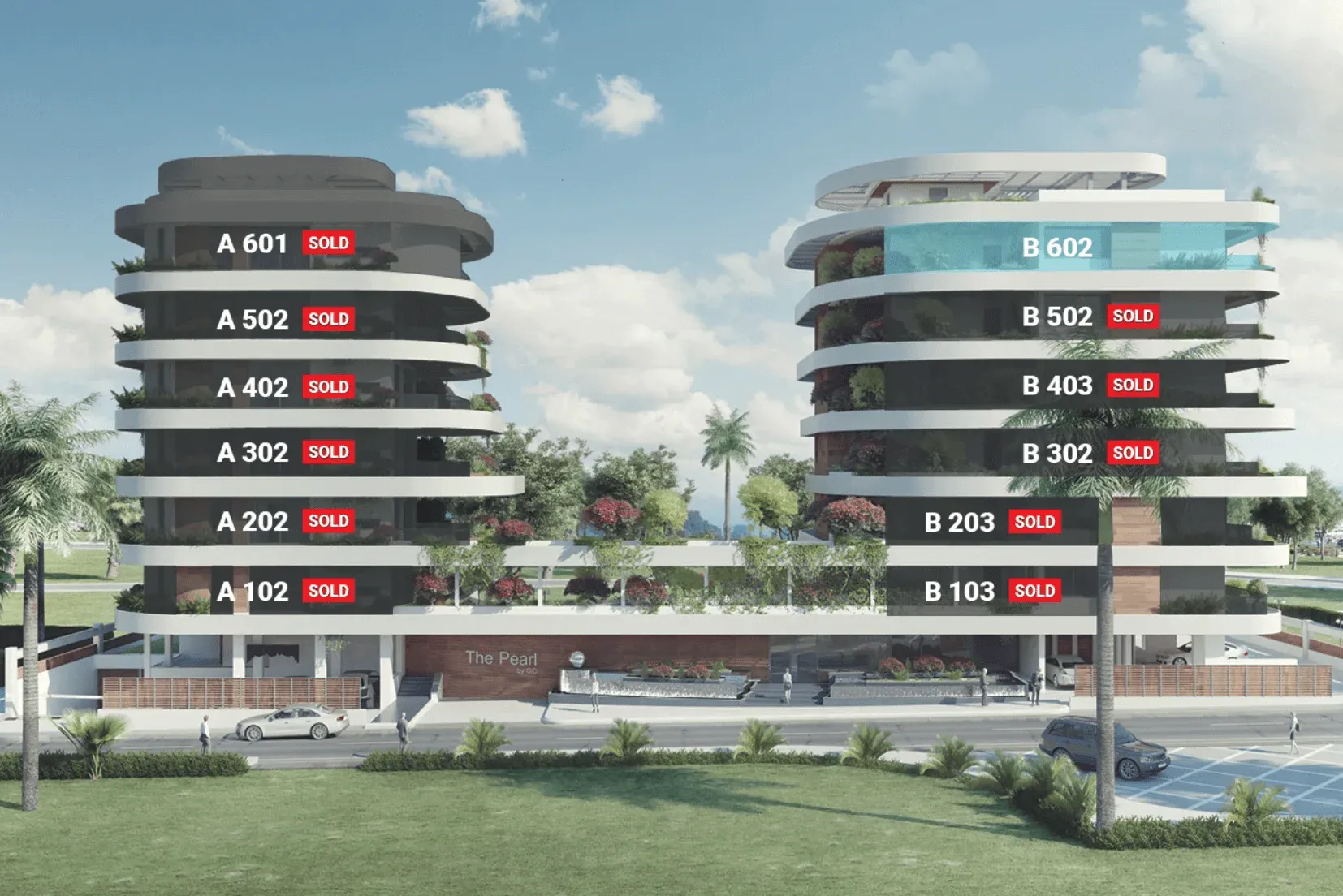
Task: Select the A 302 apartment
Action: point(253,453)
